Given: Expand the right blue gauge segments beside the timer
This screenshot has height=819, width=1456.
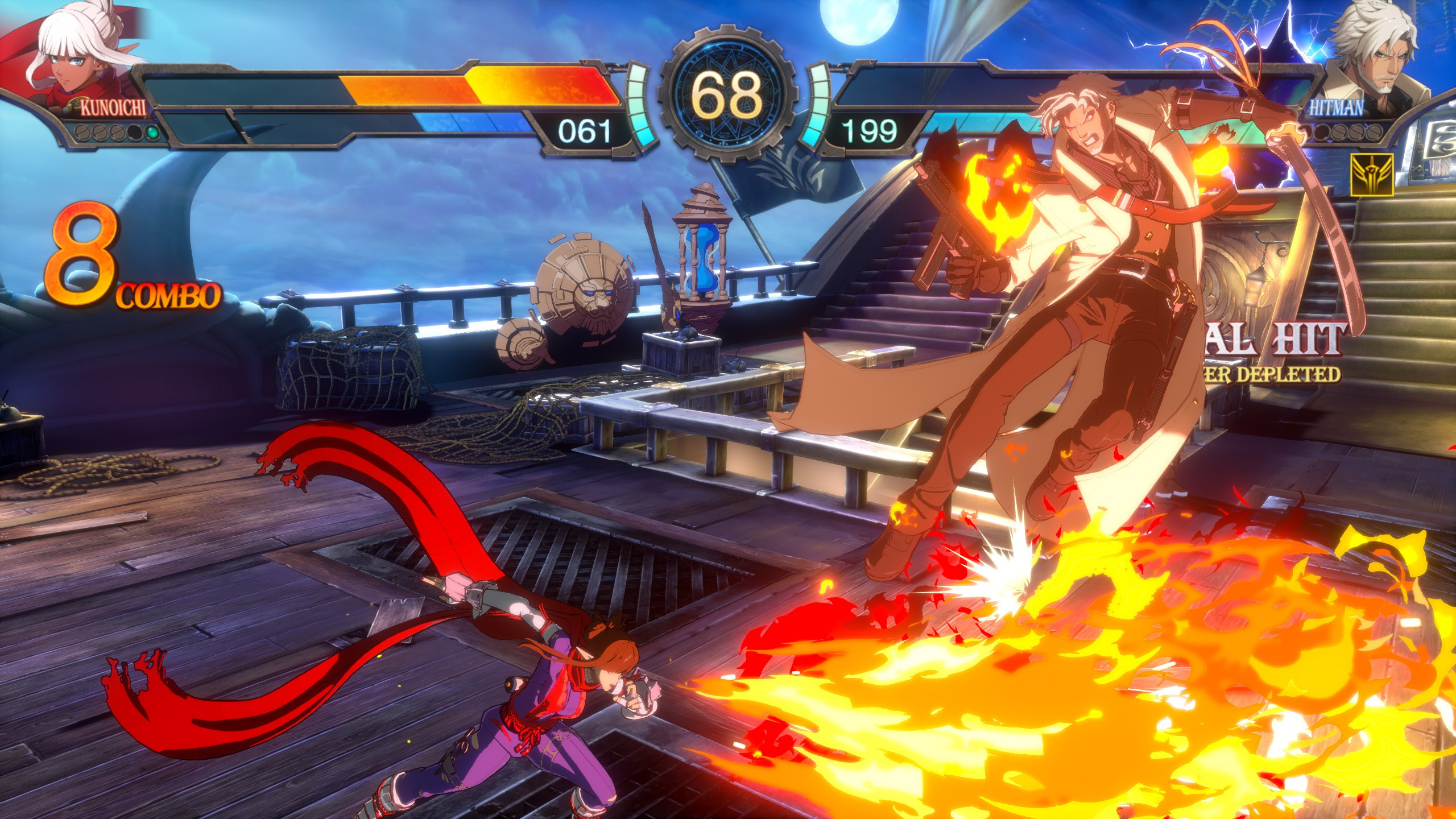Looking at the screenshot, I should [x=819, y=105].
